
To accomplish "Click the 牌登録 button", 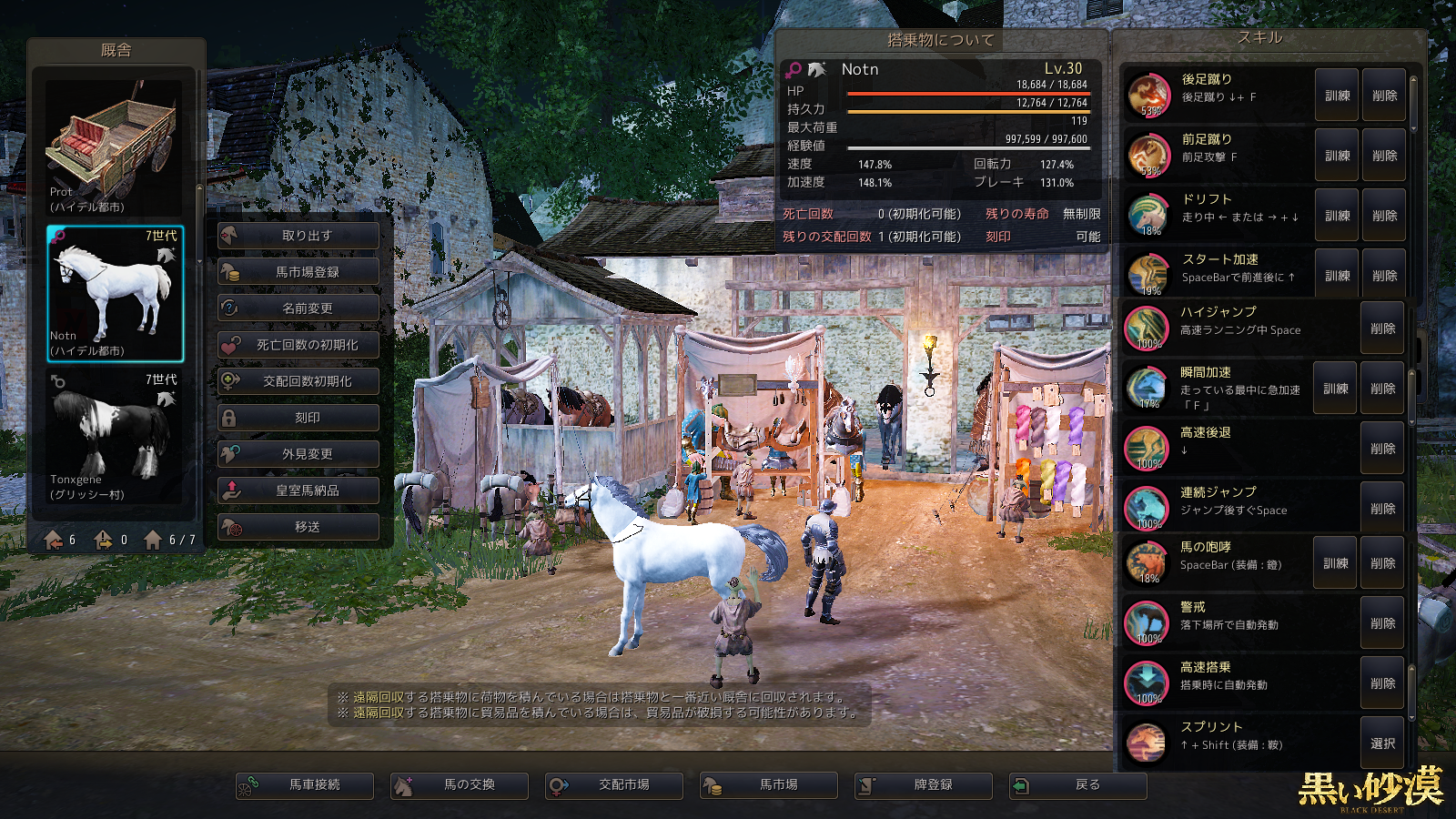I will click(924, 785).
